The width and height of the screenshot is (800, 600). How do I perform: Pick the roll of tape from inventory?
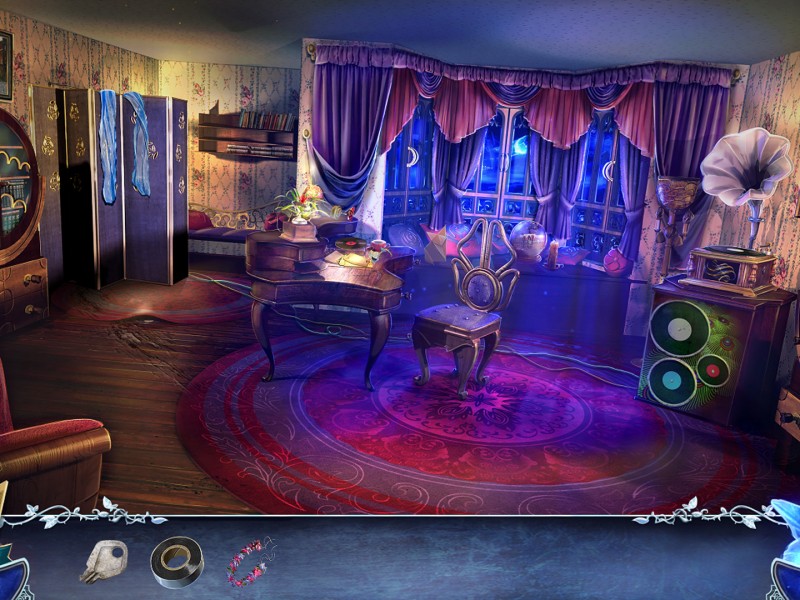click(176, 561)
